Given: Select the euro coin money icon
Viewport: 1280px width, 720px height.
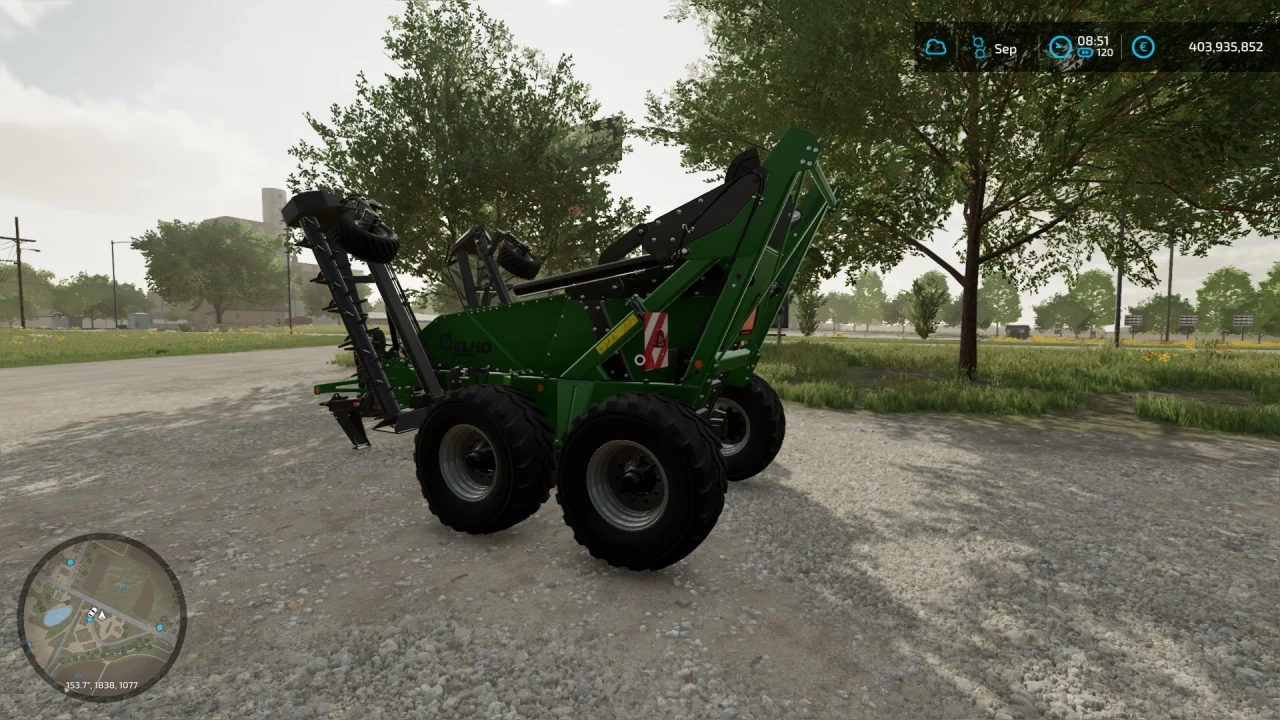Looking at the screenshot, I should click(1143, 47).
